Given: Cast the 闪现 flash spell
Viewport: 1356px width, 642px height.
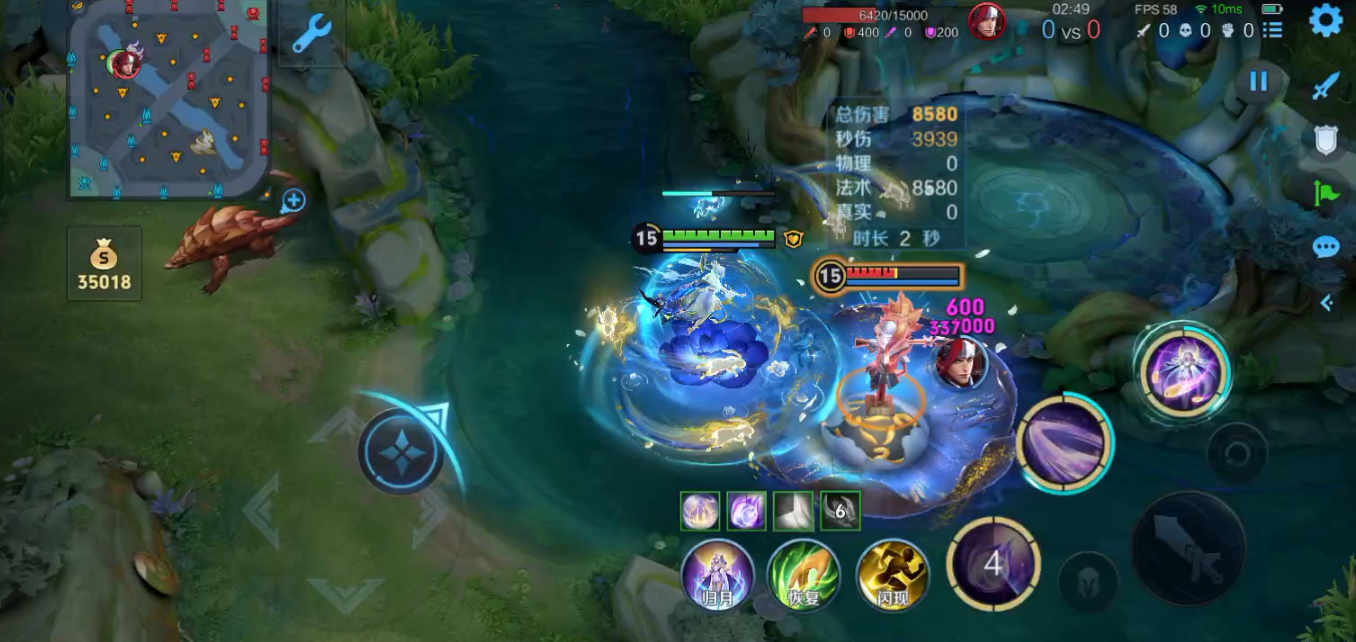Looking at the screenshot, I should (893, 575).
